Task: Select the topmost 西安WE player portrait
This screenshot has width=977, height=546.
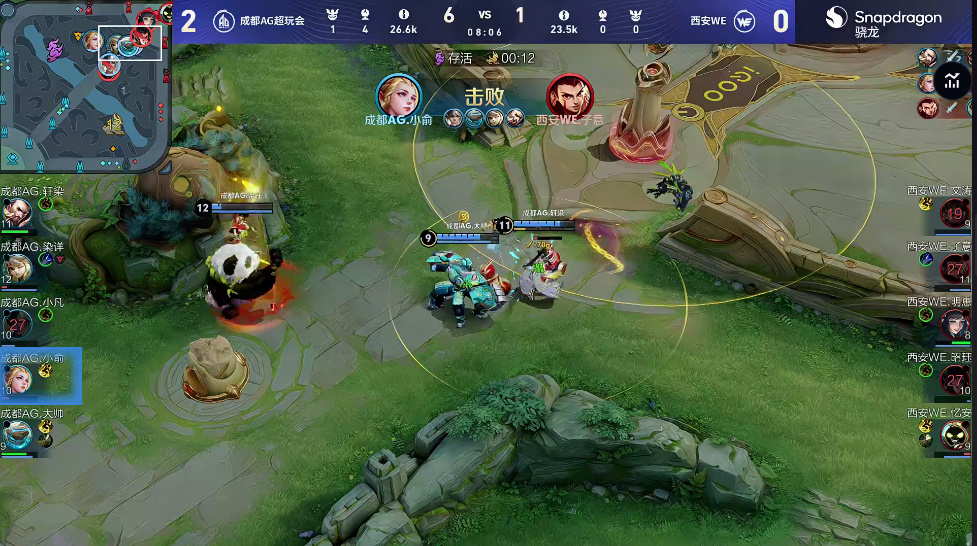Action: coord(954,213)
